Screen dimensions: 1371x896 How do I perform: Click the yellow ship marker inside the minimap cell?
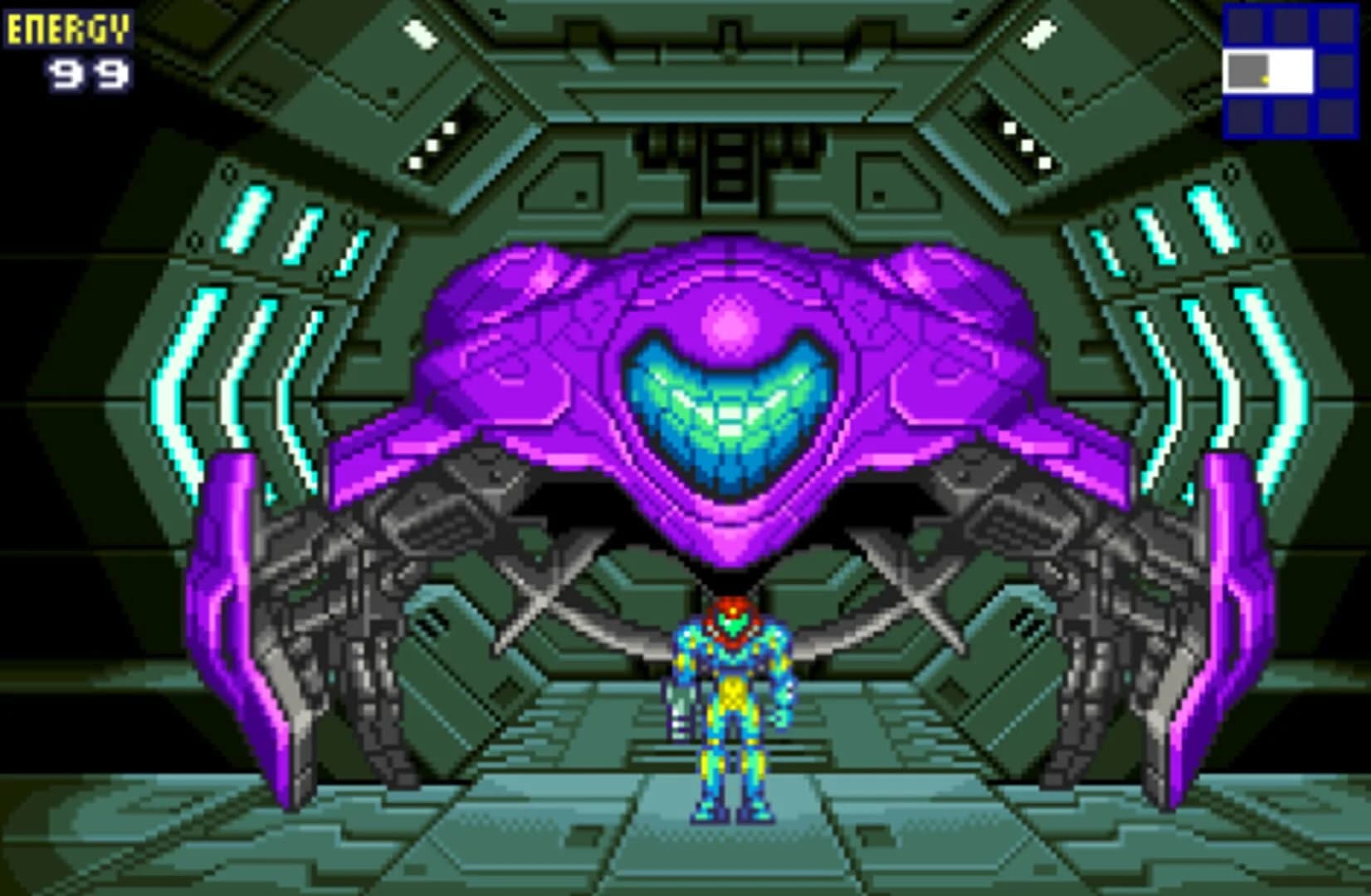(x=1265, y=80)
